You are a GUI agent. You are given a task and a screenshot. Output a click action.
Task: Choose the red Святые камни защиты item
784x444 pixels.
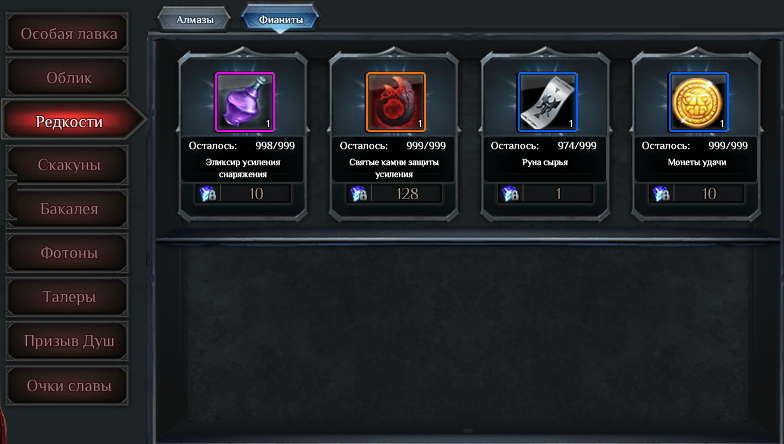click(x=396, y=101)
